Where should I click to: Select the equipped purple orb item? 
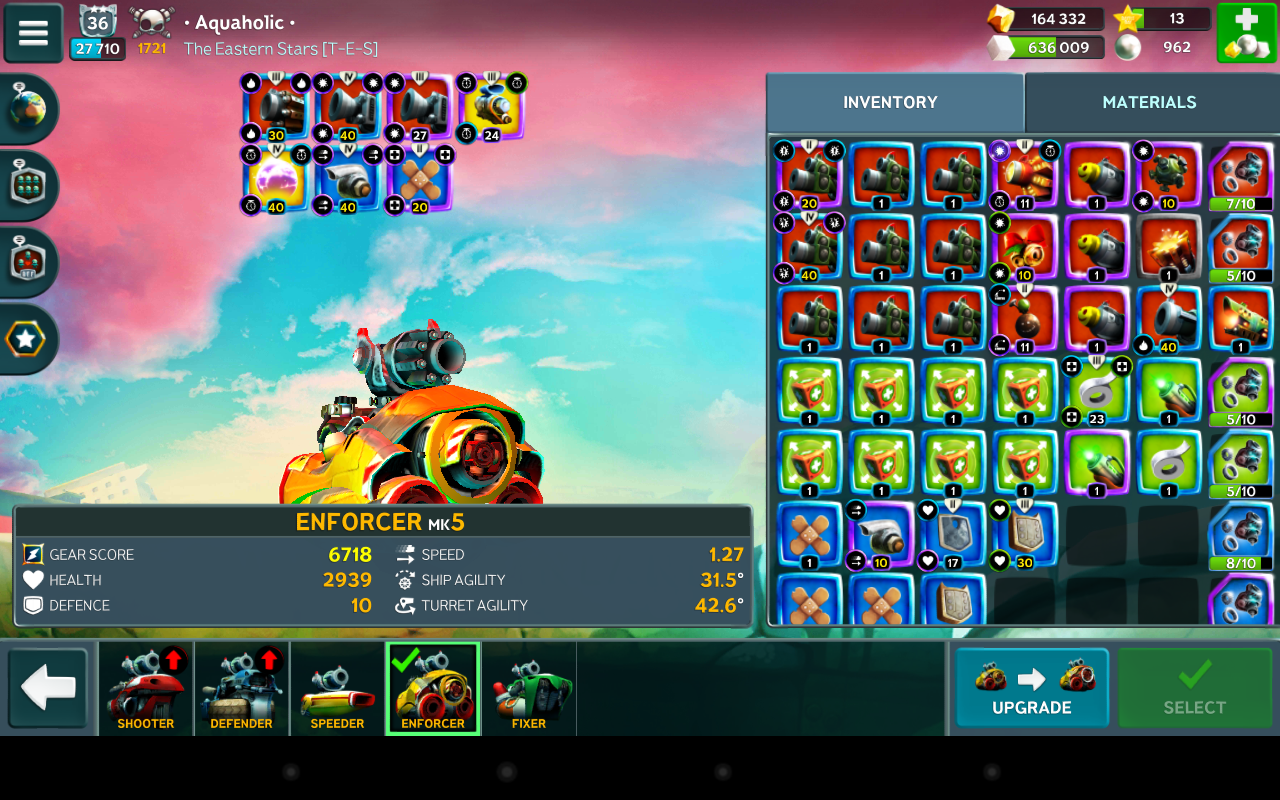pyautogui.click(x=276, y=180)
